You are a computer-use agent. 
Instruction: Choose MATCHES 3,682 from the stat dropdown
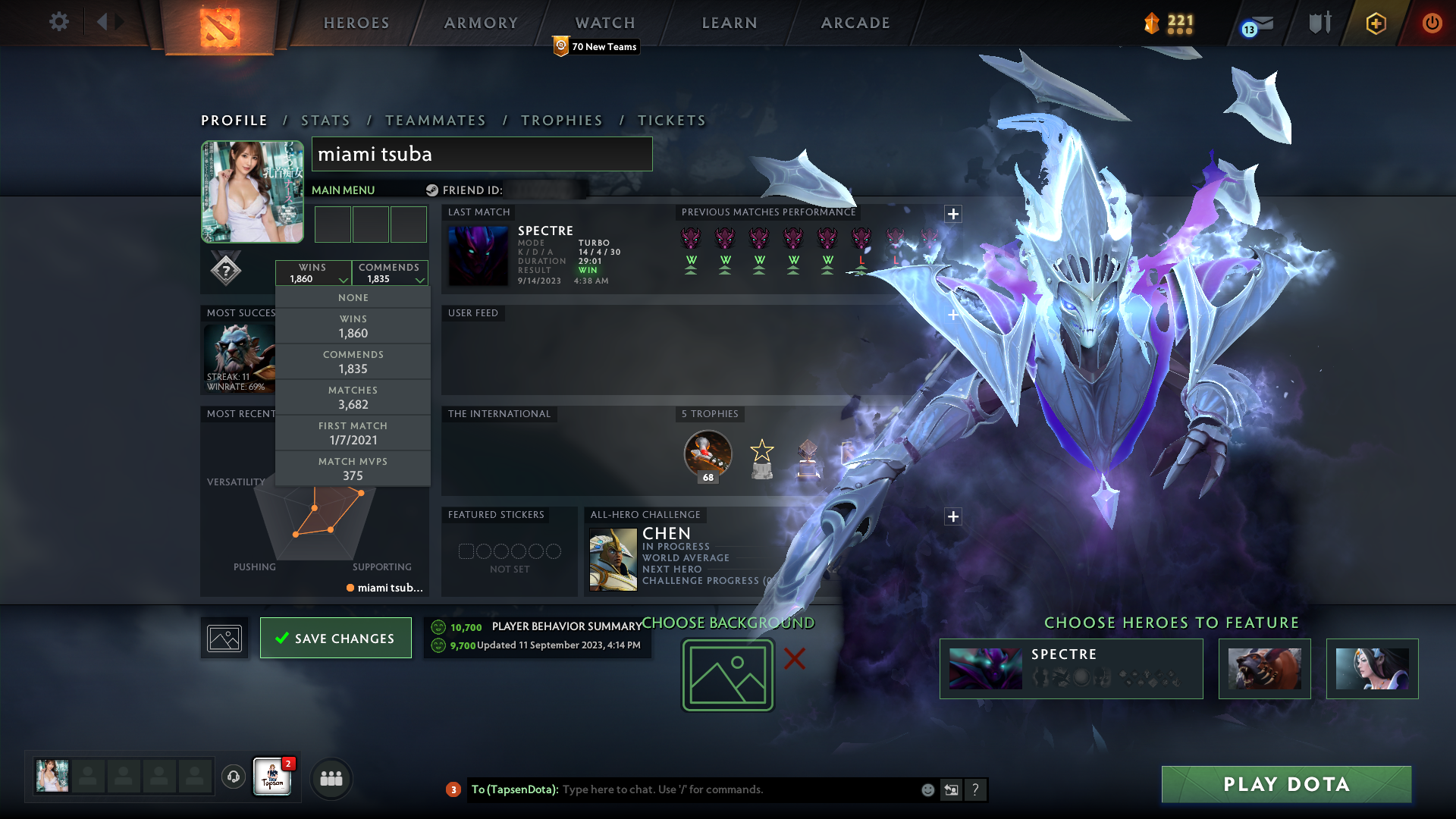coord(353,397)
